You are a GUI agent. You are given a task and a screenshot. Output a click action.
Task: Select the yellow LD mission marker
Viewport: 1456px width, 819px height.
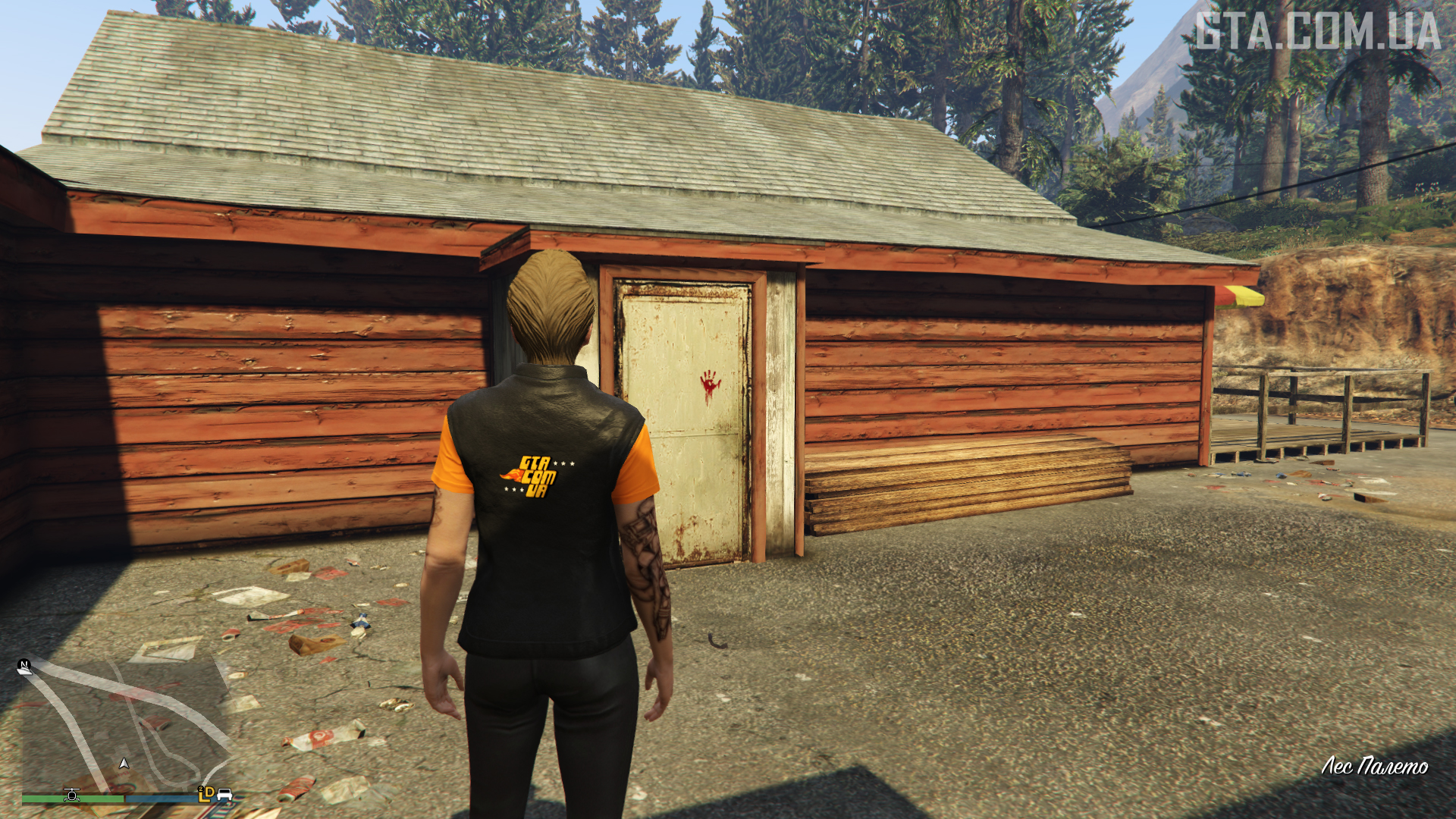click(x=206, y=793)
